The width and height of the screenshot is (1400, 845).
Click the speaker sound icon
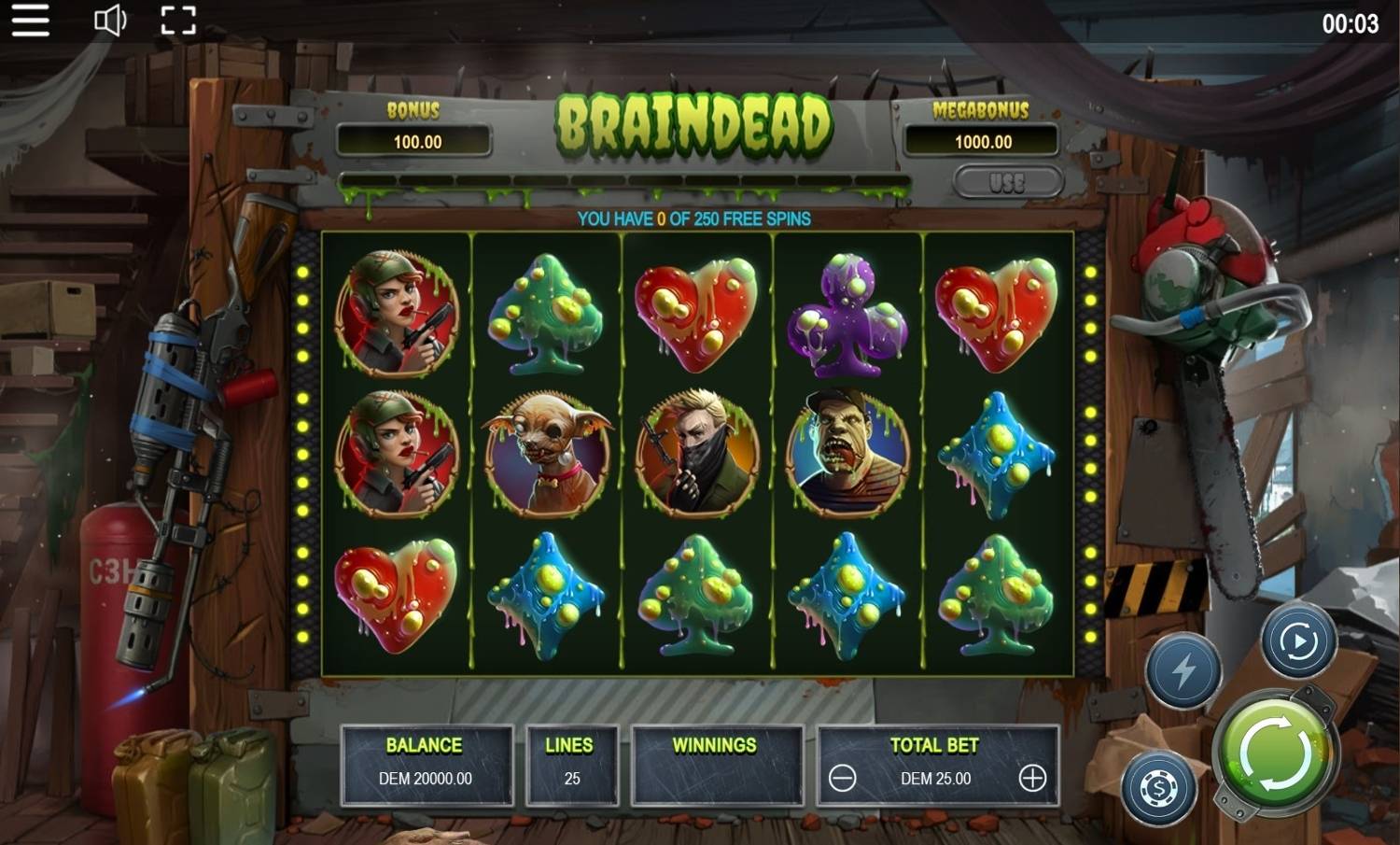click(107, 21)
